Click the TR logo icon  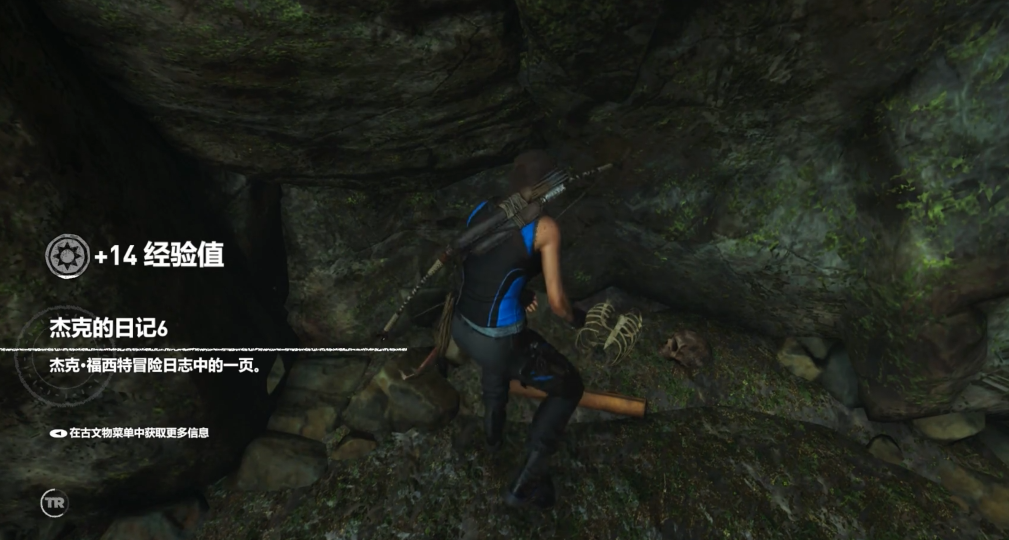pos(52,501)
